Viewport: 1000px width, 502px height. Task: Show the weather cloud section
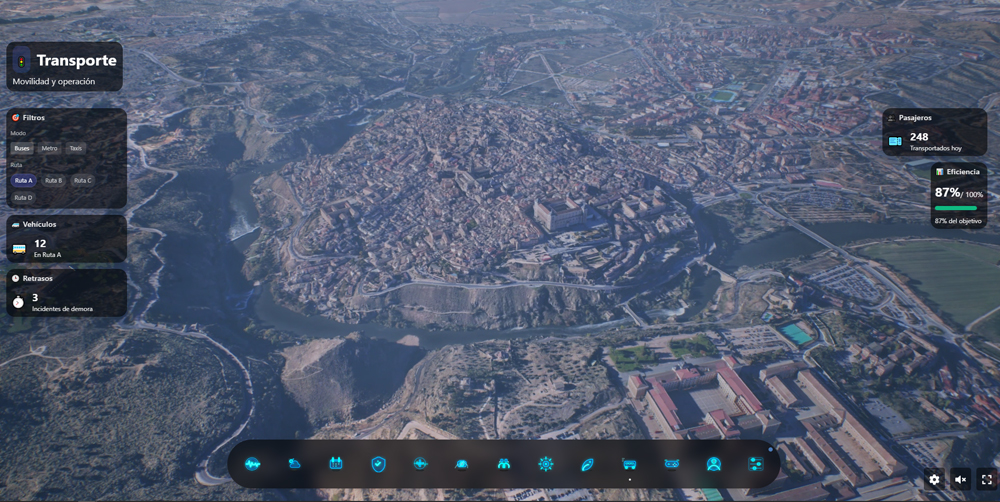click(294, 464)
